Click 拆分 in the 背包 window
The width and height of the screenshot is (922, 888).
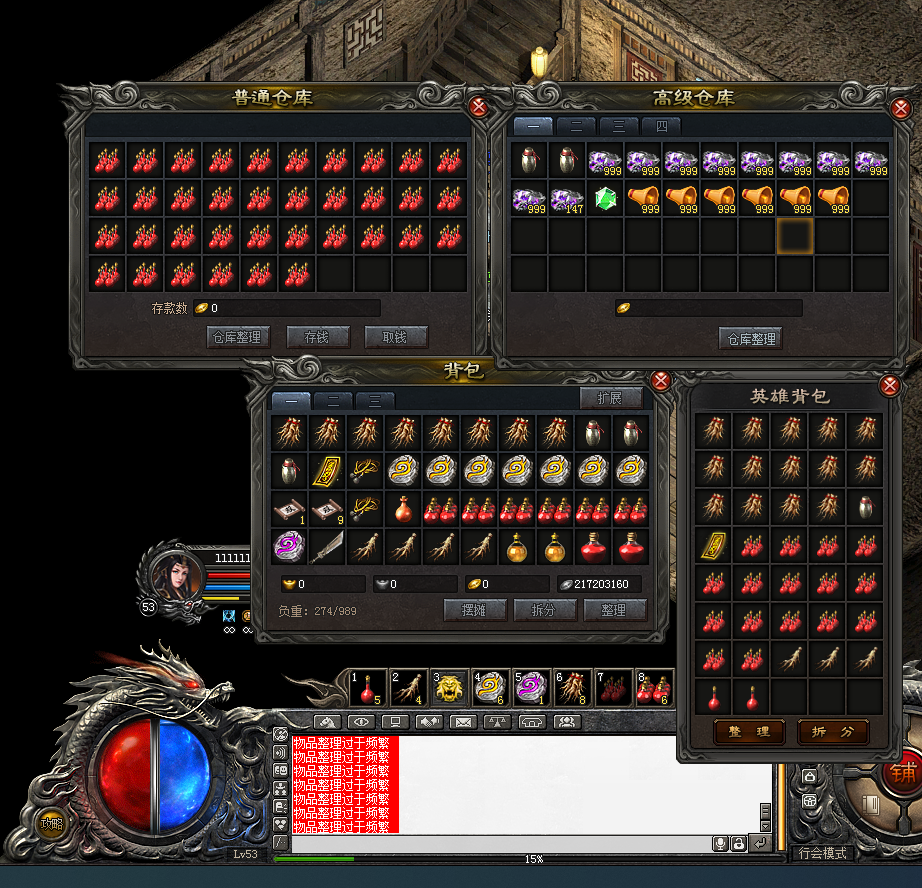click(543, 609)
